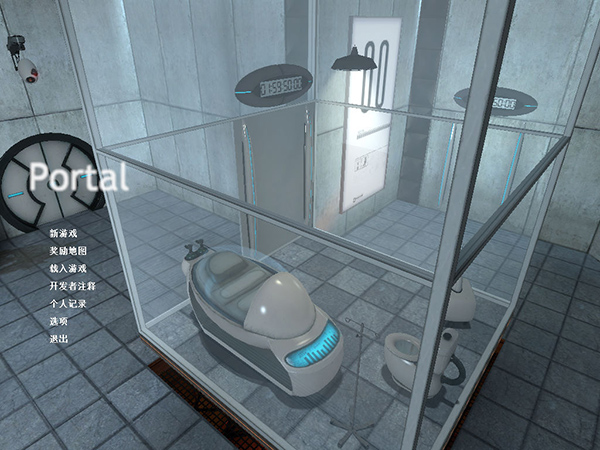Open the 奖励地图 bonus maps entry
Screen dimensions: 600x450
click(x=67, y=251)
